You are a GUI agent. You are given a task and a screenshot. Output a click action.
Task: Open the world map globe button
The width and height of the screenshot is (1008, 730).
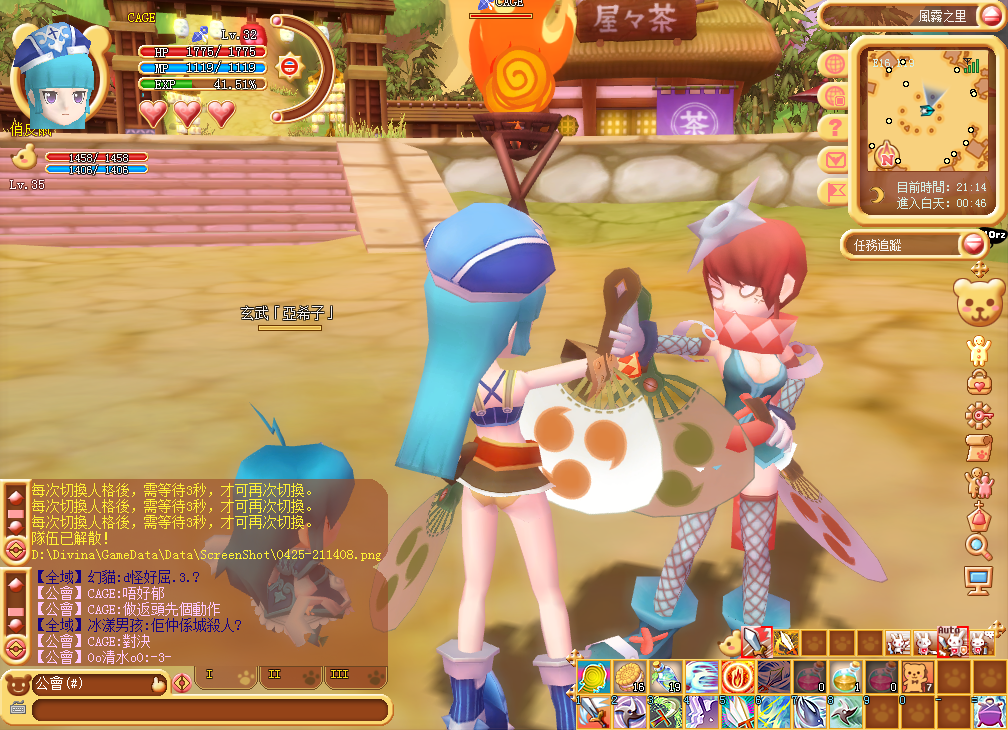click(833, 64)
